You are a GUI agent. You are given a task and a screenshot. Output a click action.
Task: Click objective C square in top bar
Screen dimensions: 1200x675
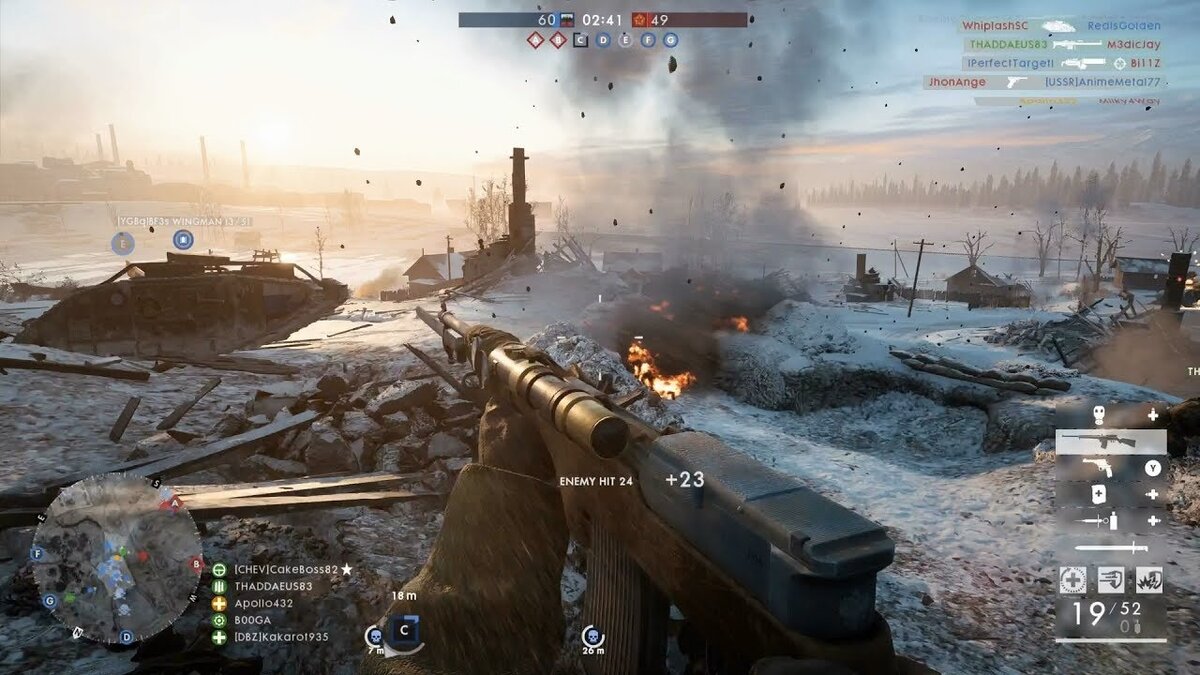(580, 40)
